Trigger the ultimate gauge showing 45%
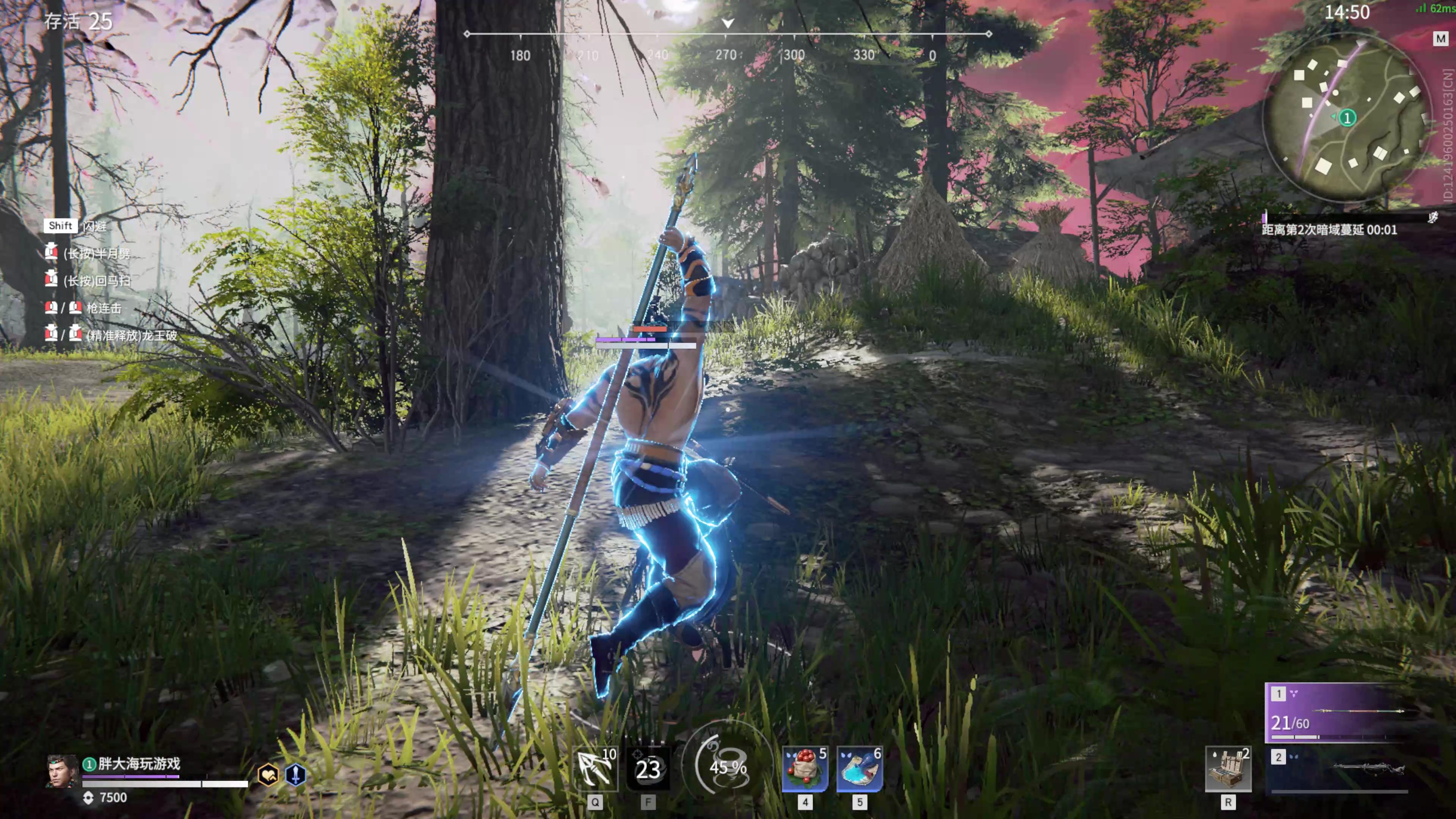Screen dimensions: 1456x819 coord(728,766)
